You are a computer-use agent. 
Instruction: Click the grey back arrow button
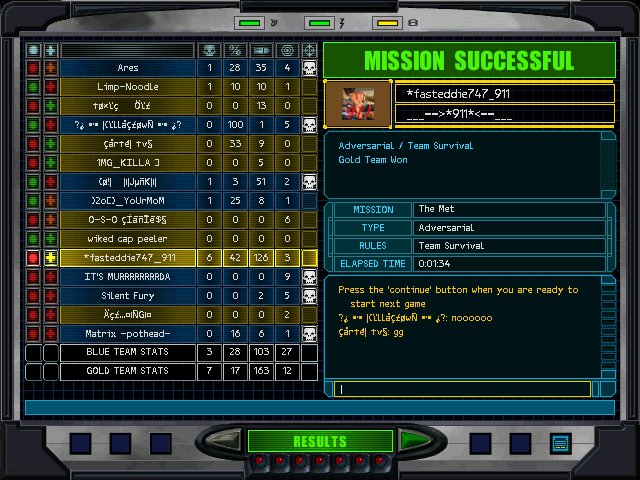226,441
